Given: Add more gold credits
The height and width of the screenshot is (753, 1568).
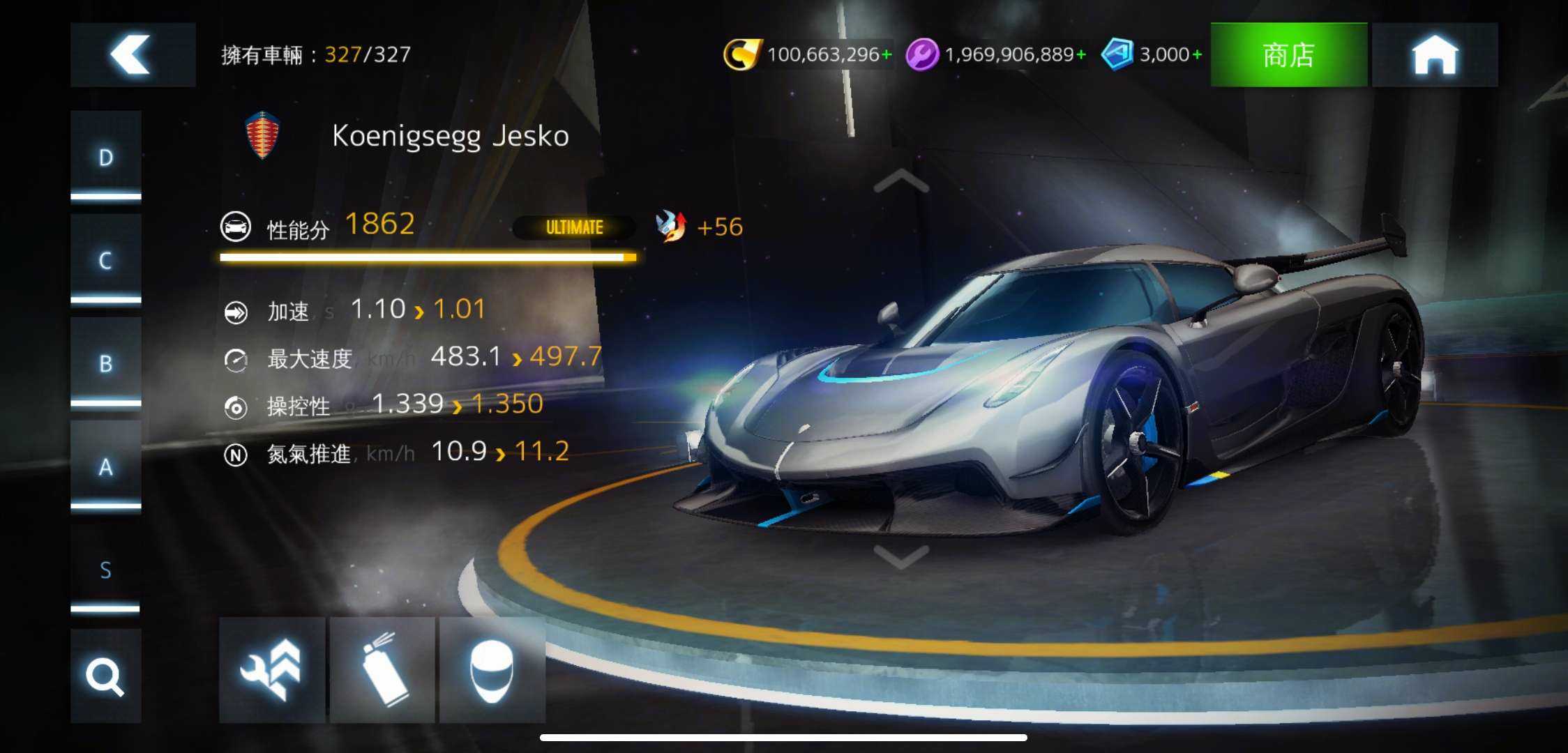Looking at the screenshot, I should tap(887, 54).
